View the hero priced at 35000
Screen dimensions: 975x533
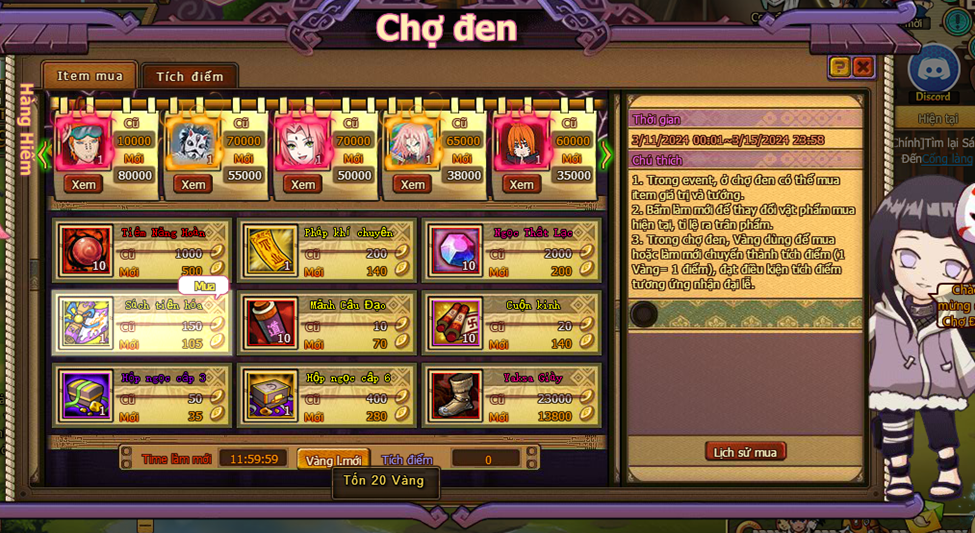coord(521,184)
